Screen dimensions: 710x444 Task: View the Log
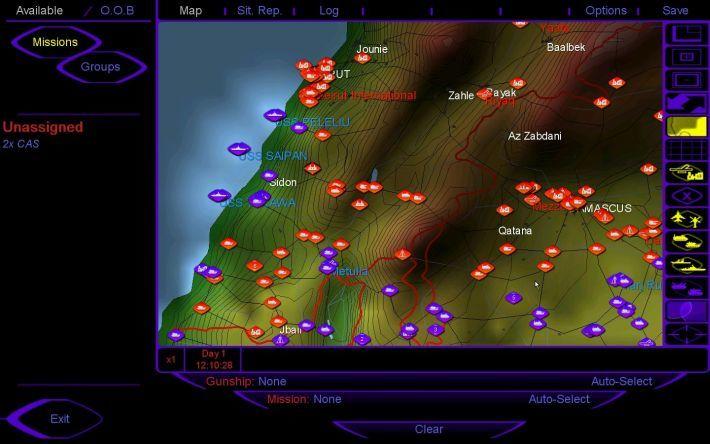(x=329, y=10)
